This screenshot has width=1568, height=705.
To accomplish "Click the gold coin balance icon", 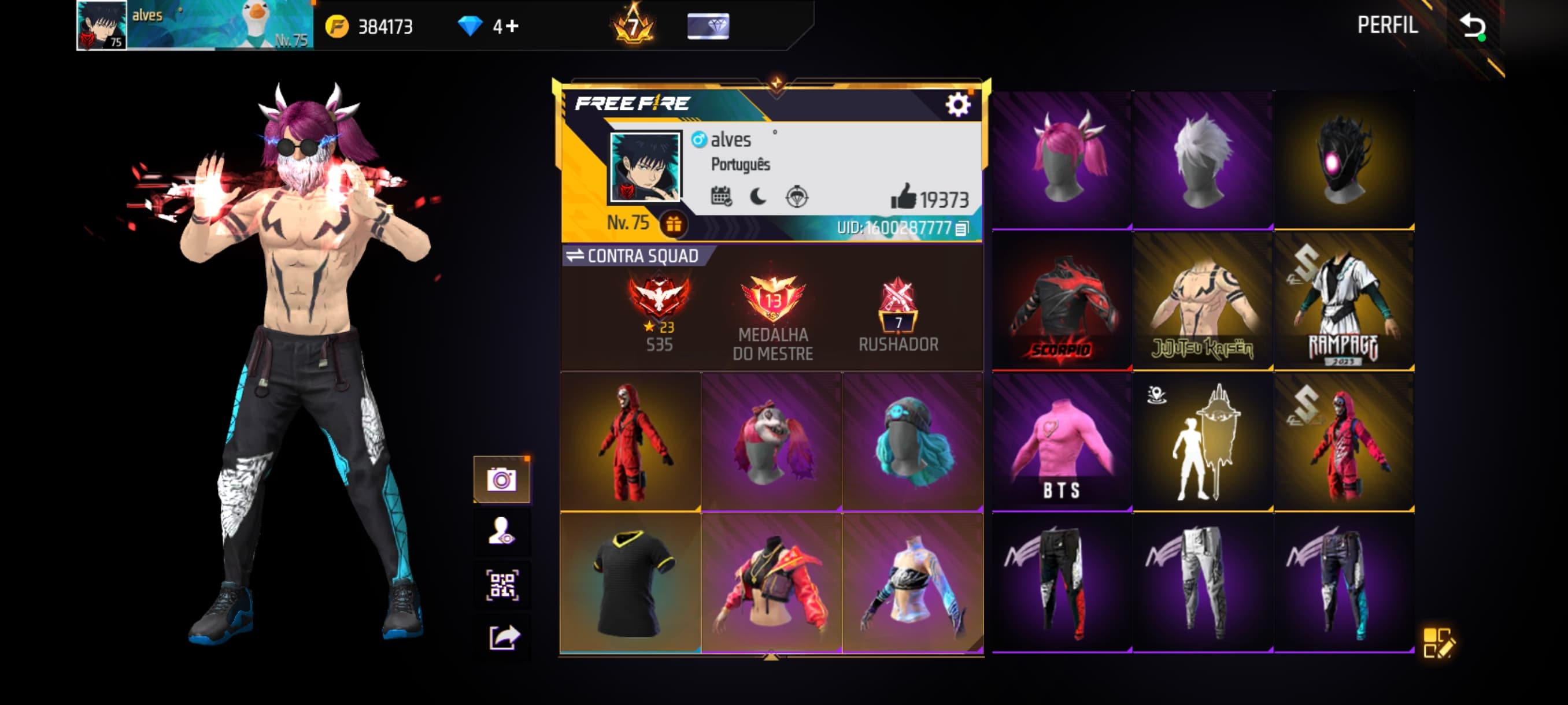I will (337, 26).
